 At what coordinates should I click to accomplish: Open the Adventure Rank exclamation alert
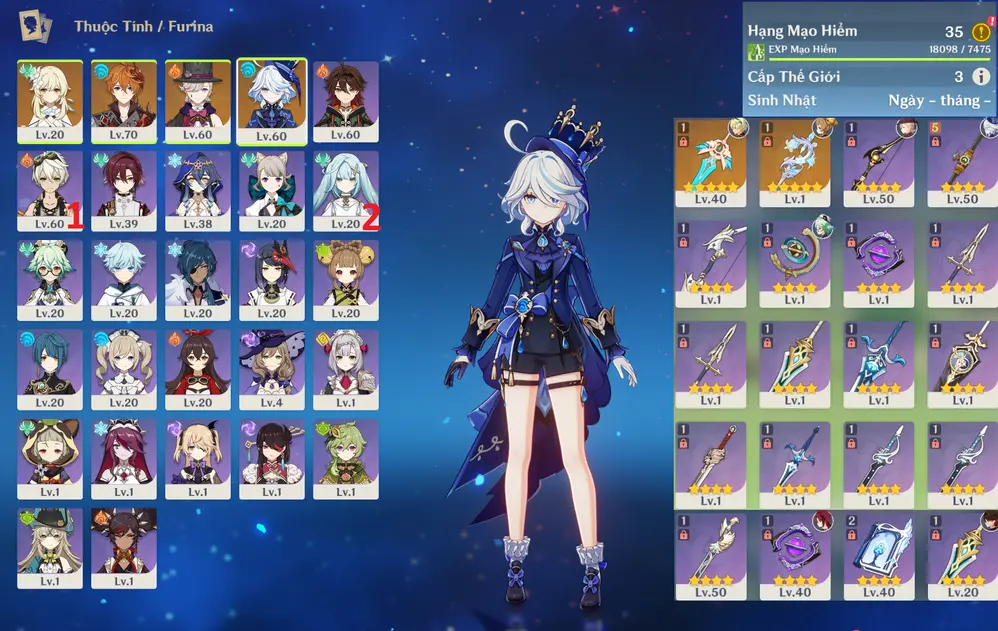point(980,32)
